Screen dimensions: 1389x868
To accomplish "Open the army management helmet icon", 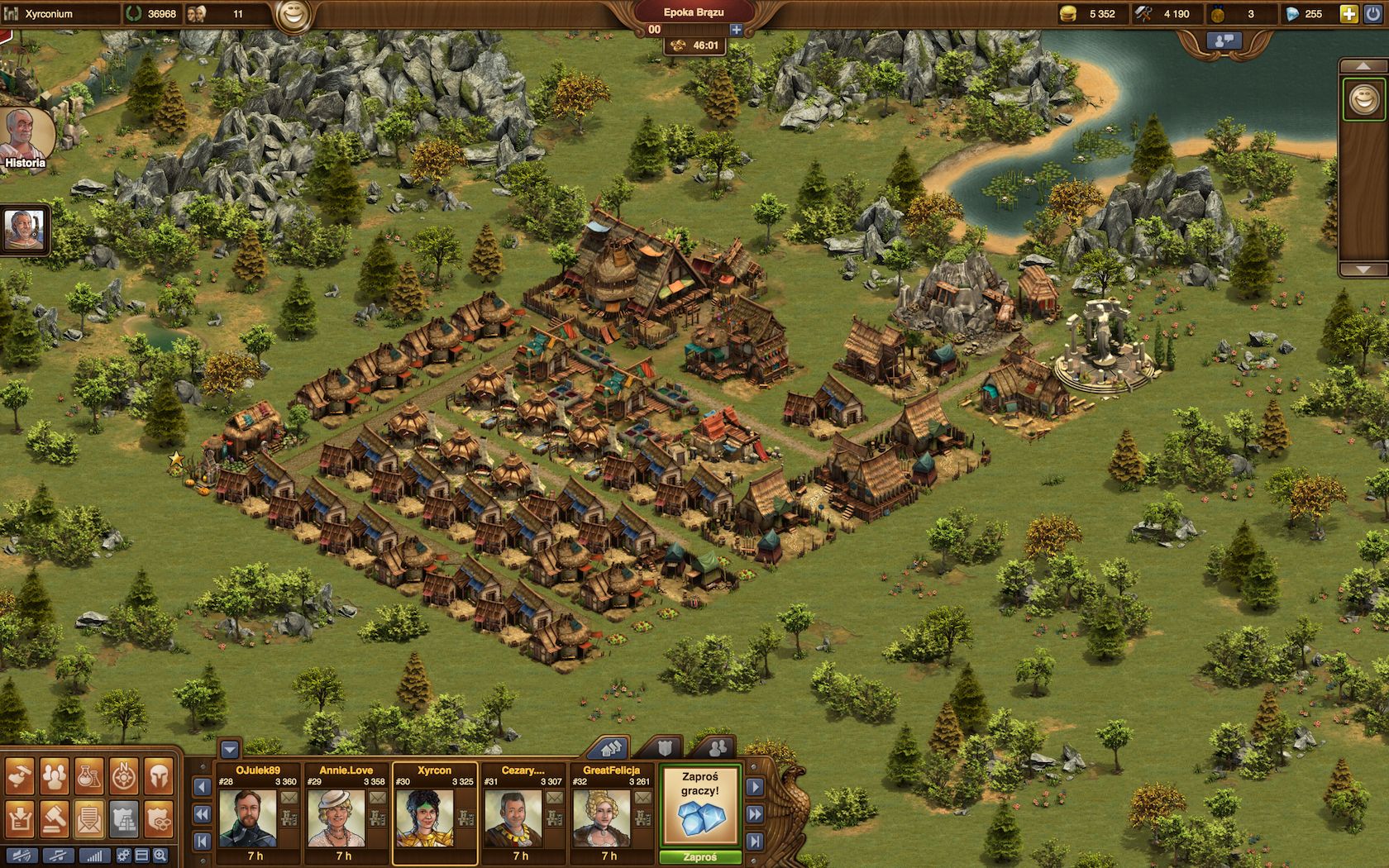I will [159, 776].
